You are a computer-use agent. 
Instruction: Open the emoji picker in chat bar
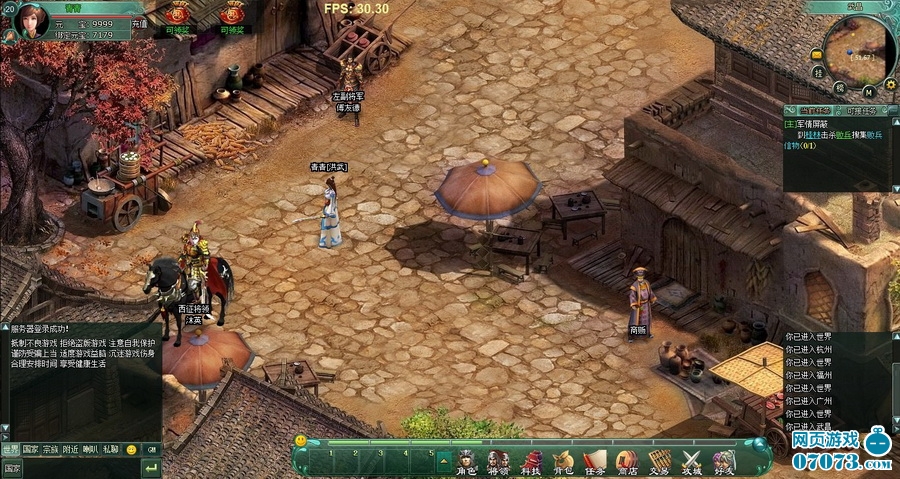(131, 450)
